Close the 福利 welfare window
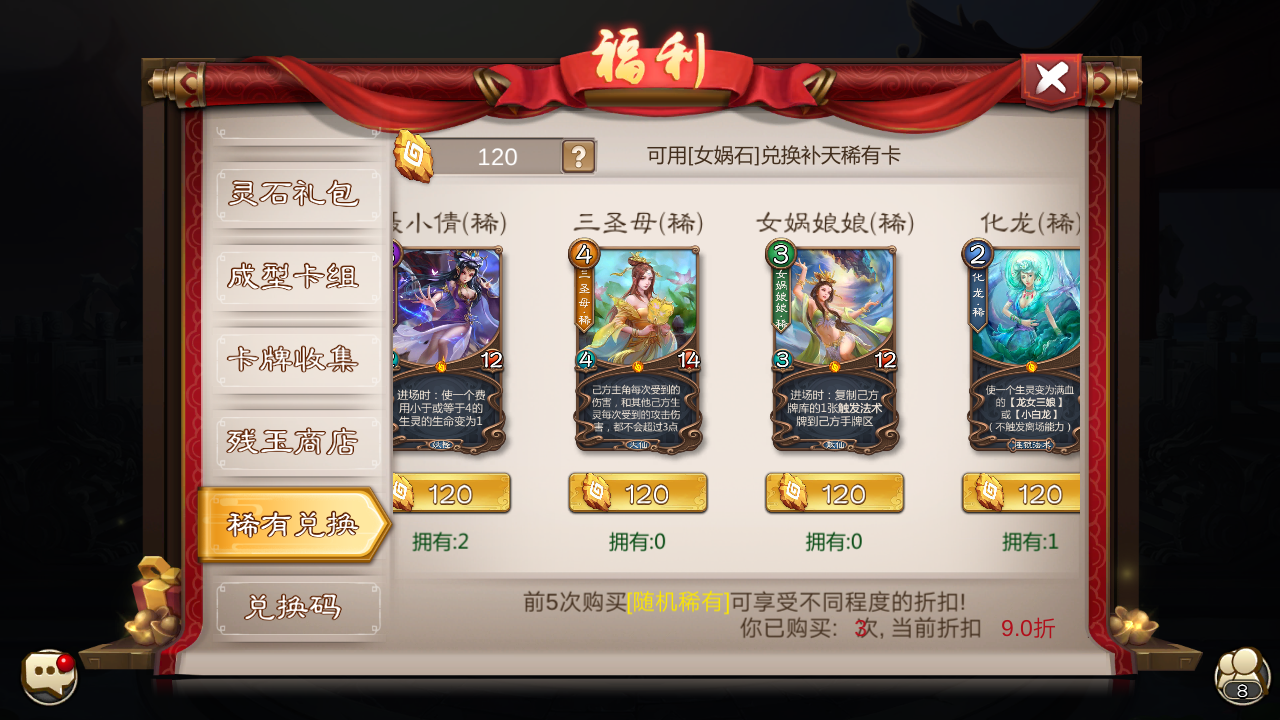The height and width of the screenshot is (720, 1280). [x=1051, y=78]
